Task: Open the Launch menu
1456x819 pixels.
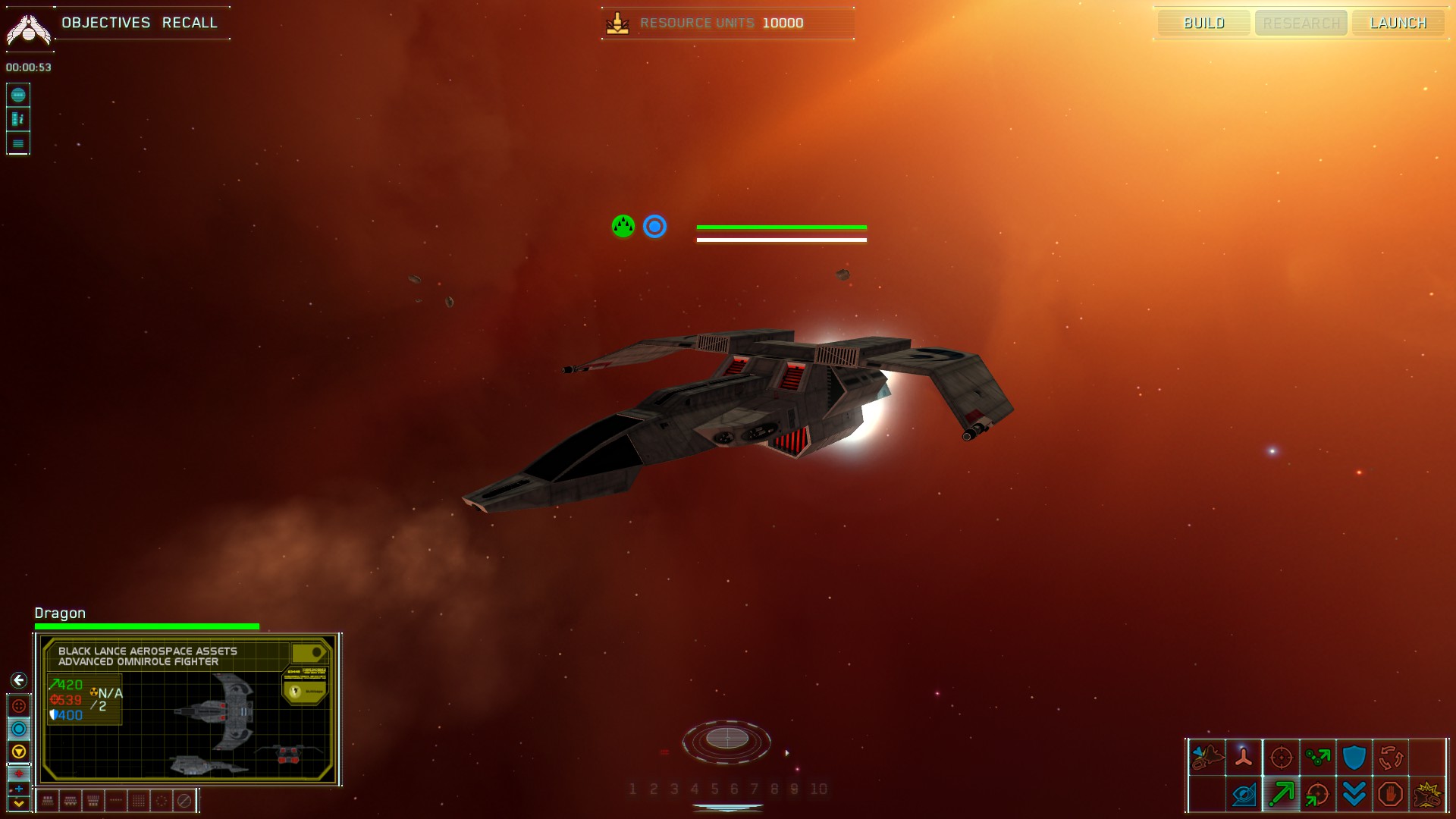Action: 1398,23
